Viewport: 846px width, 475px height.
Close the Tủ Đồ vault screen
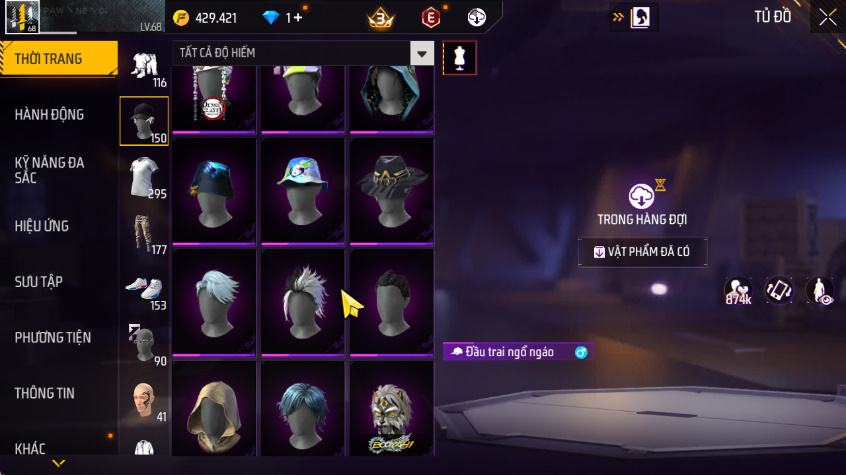(x=828, y=17)
